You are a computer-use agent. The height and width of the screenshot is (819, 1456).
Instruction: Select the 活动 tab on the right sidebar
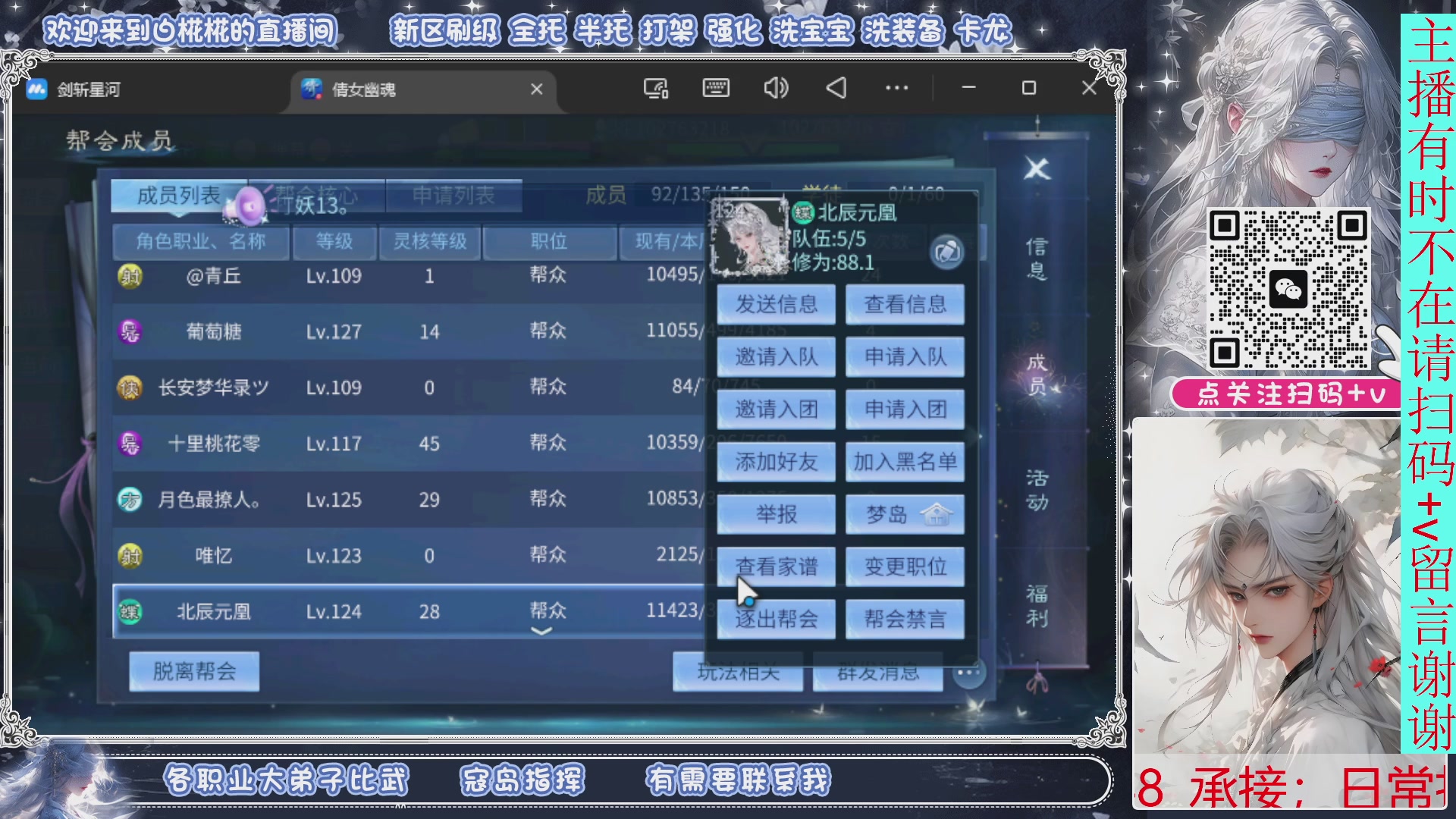click(x=1039, y=489)
